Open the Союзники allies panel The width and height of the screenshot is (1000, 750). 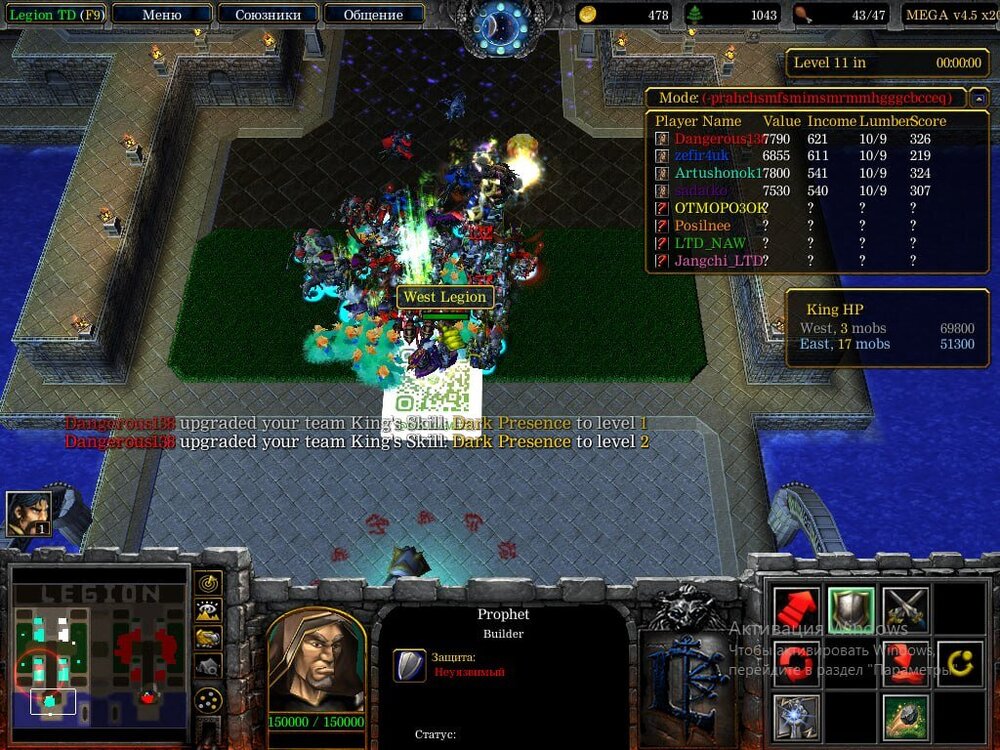[x=267, y=15]
